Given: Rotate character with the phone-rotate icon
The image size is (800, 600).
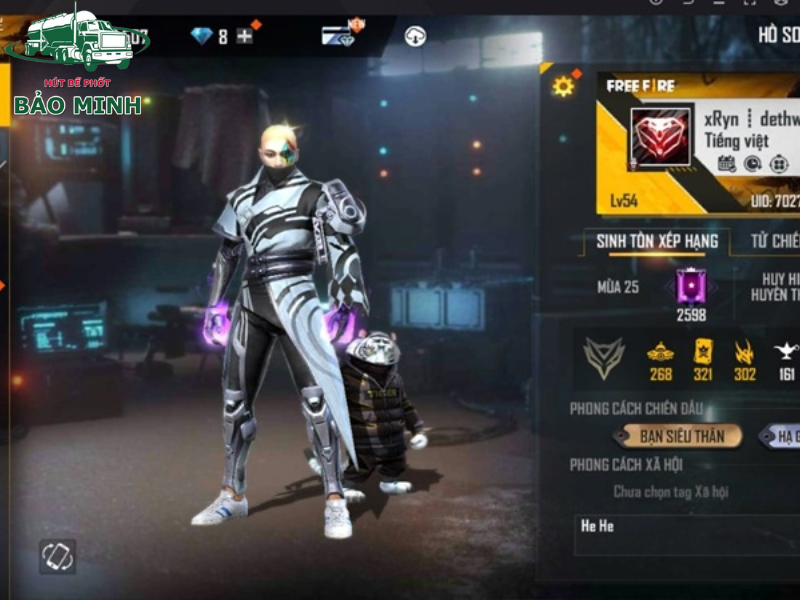Looking at the screenshot, I should [57, 556].
